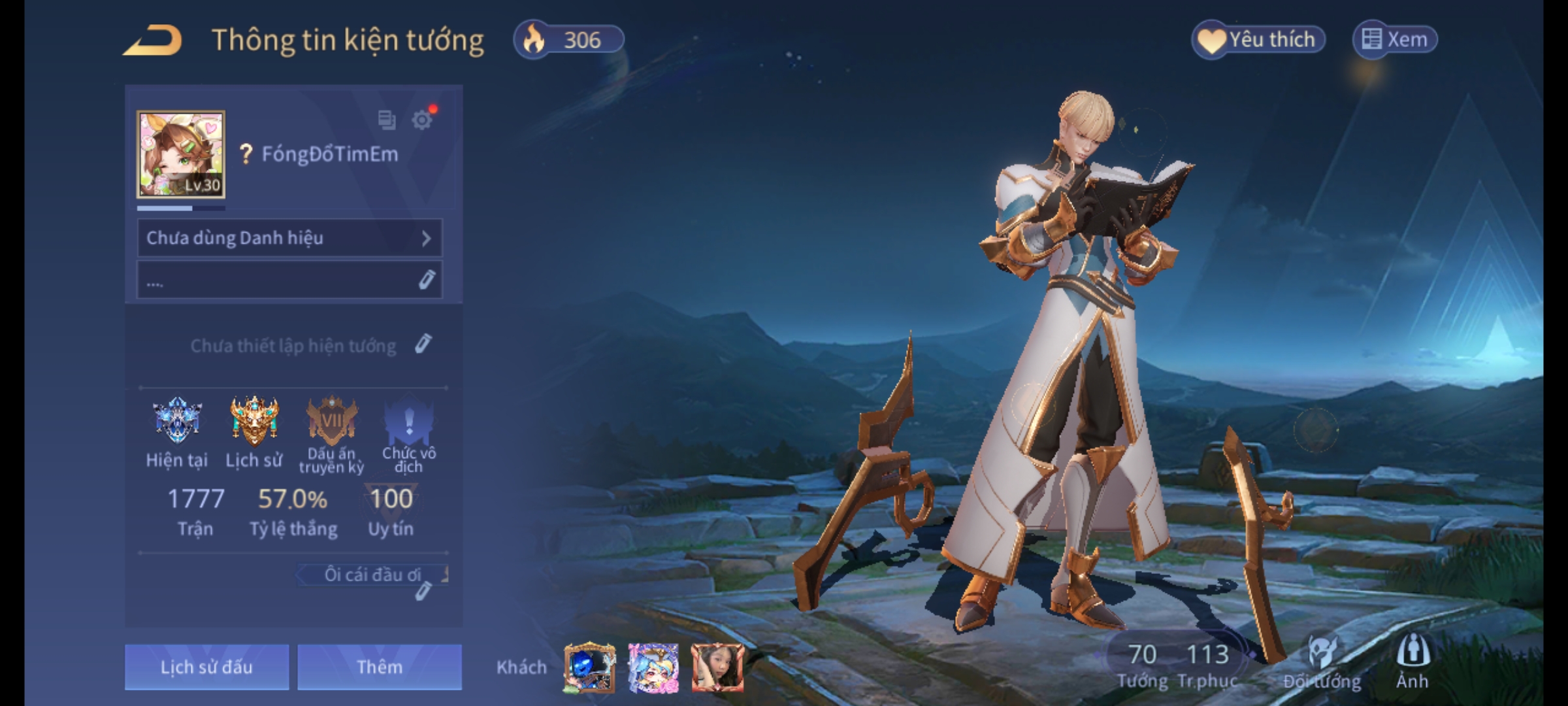View the 113 Tr.phục skins collection
The image size is (1568, 706).
1207,664
